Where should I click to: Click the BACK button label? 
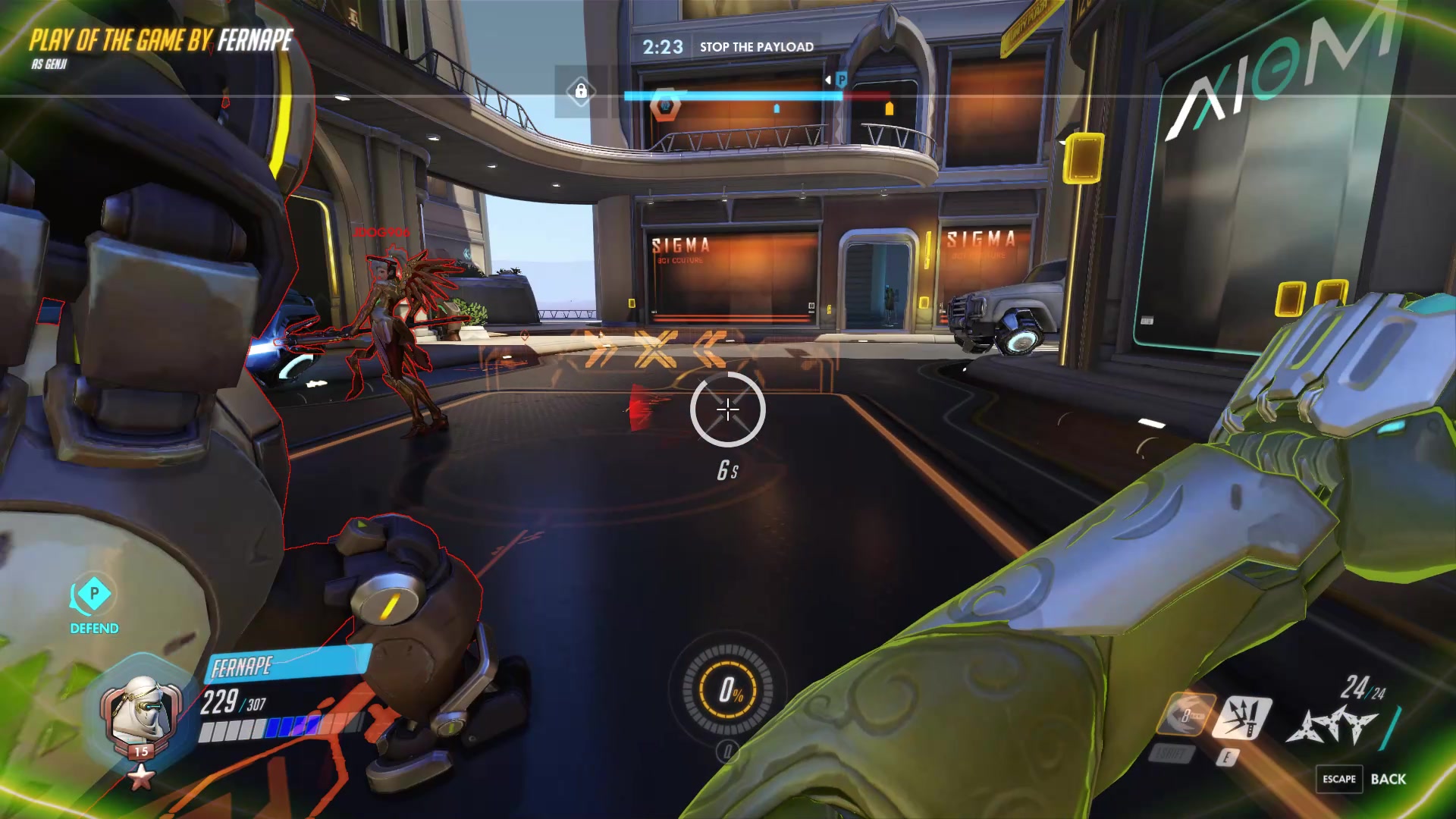click(x=1388, y=779)
